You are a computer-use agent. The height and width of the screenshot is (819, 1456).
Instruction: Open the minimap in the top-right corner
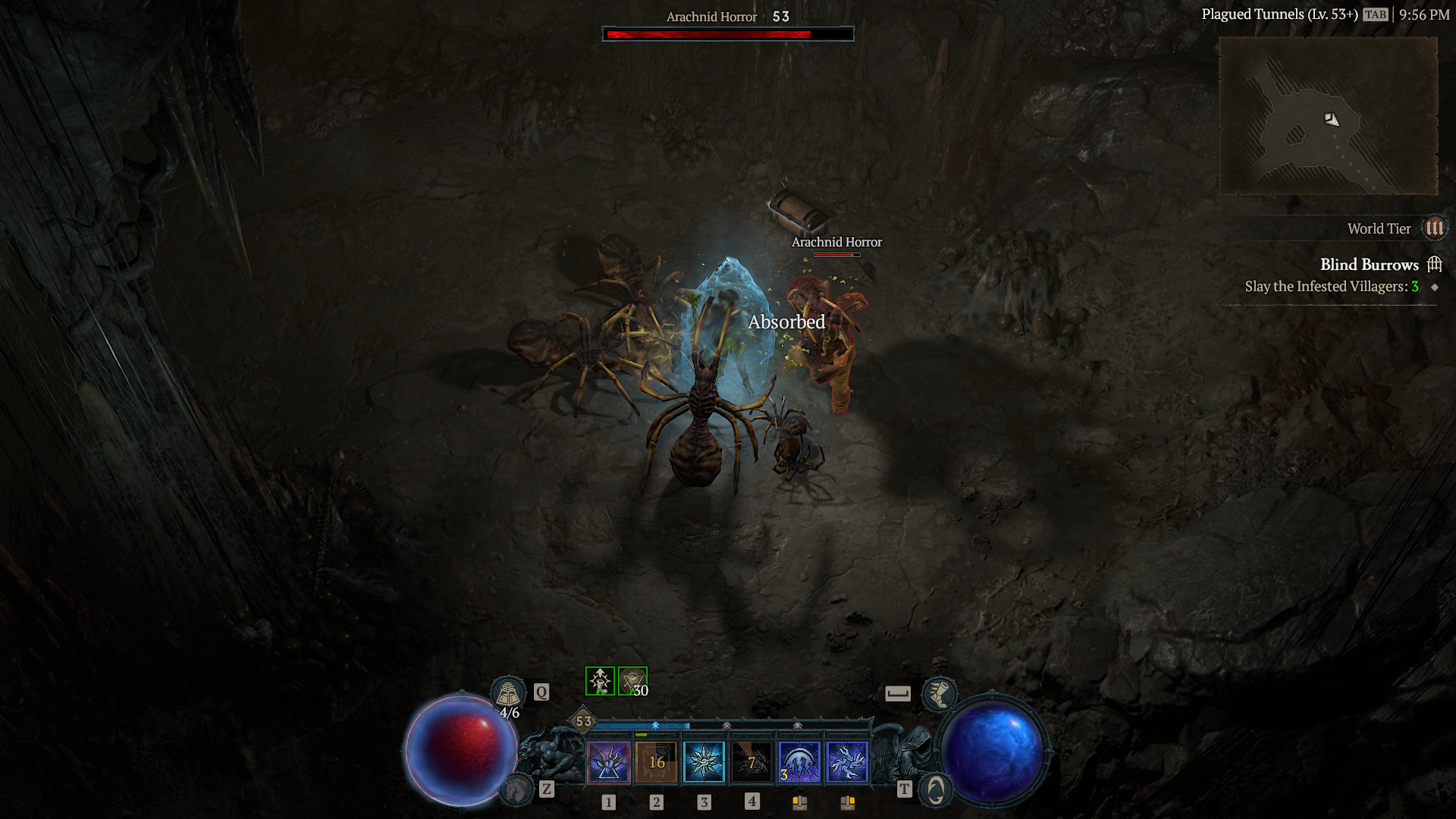(1328, 116)
